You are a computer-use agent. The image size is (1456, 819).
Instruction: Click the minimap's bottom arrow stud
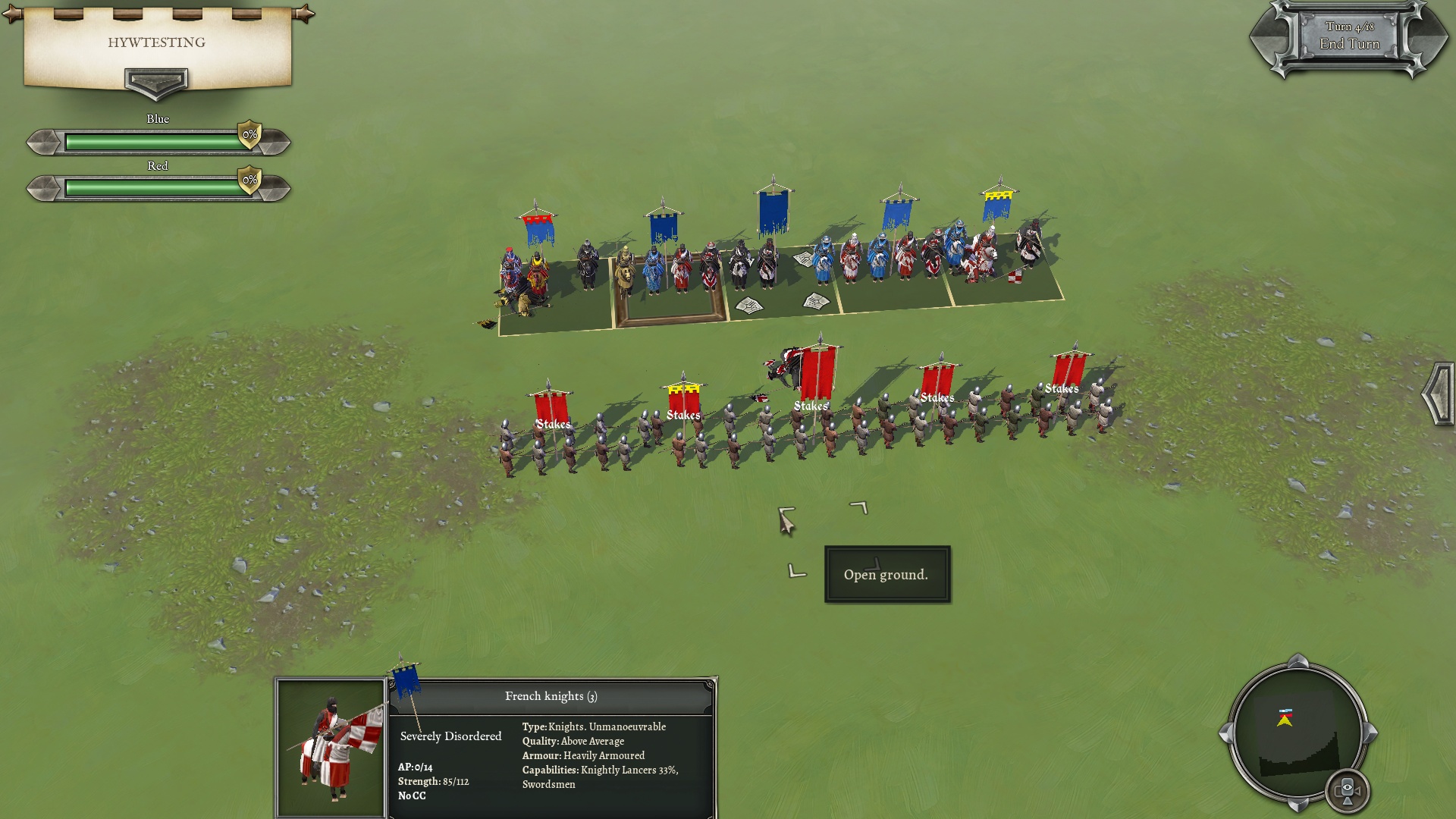pos(1298,804)
